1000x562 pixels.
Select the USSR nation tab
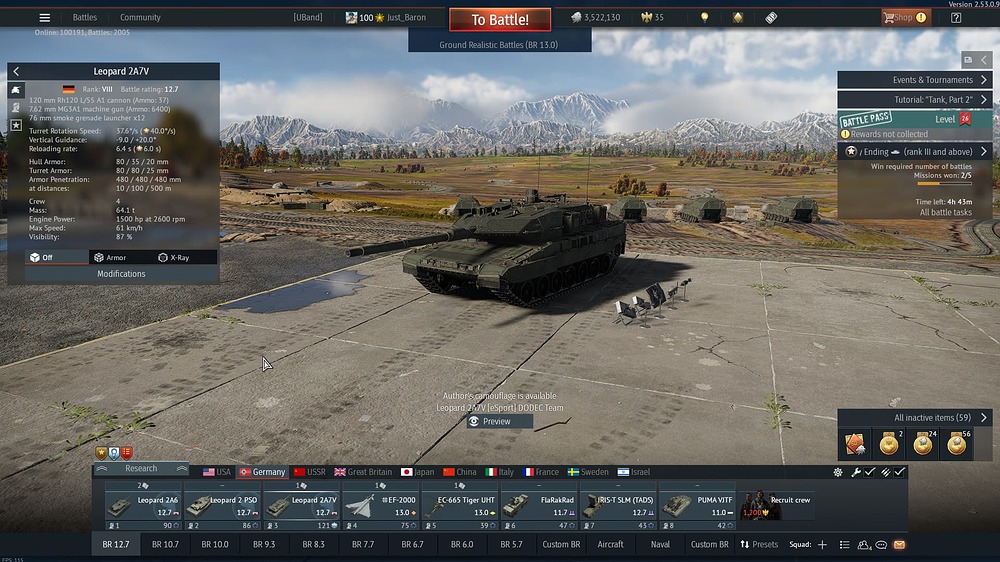click(x=309, y=472)
